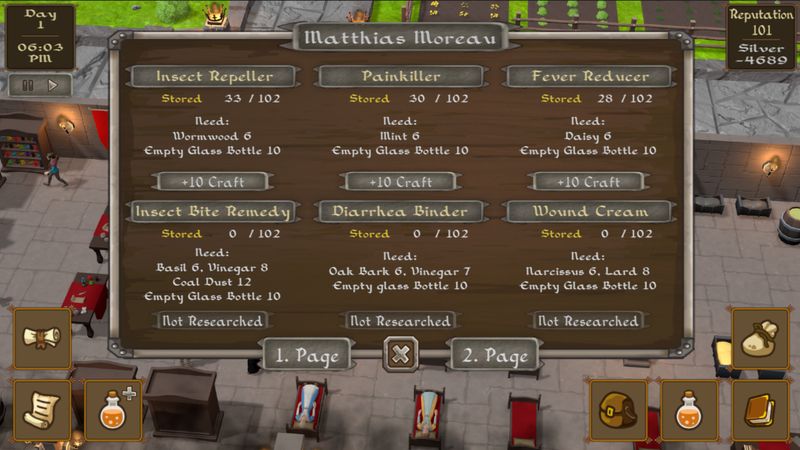Craft 10 more Fever Reducer
Screen dimensions: 800x450
point(588,182)
